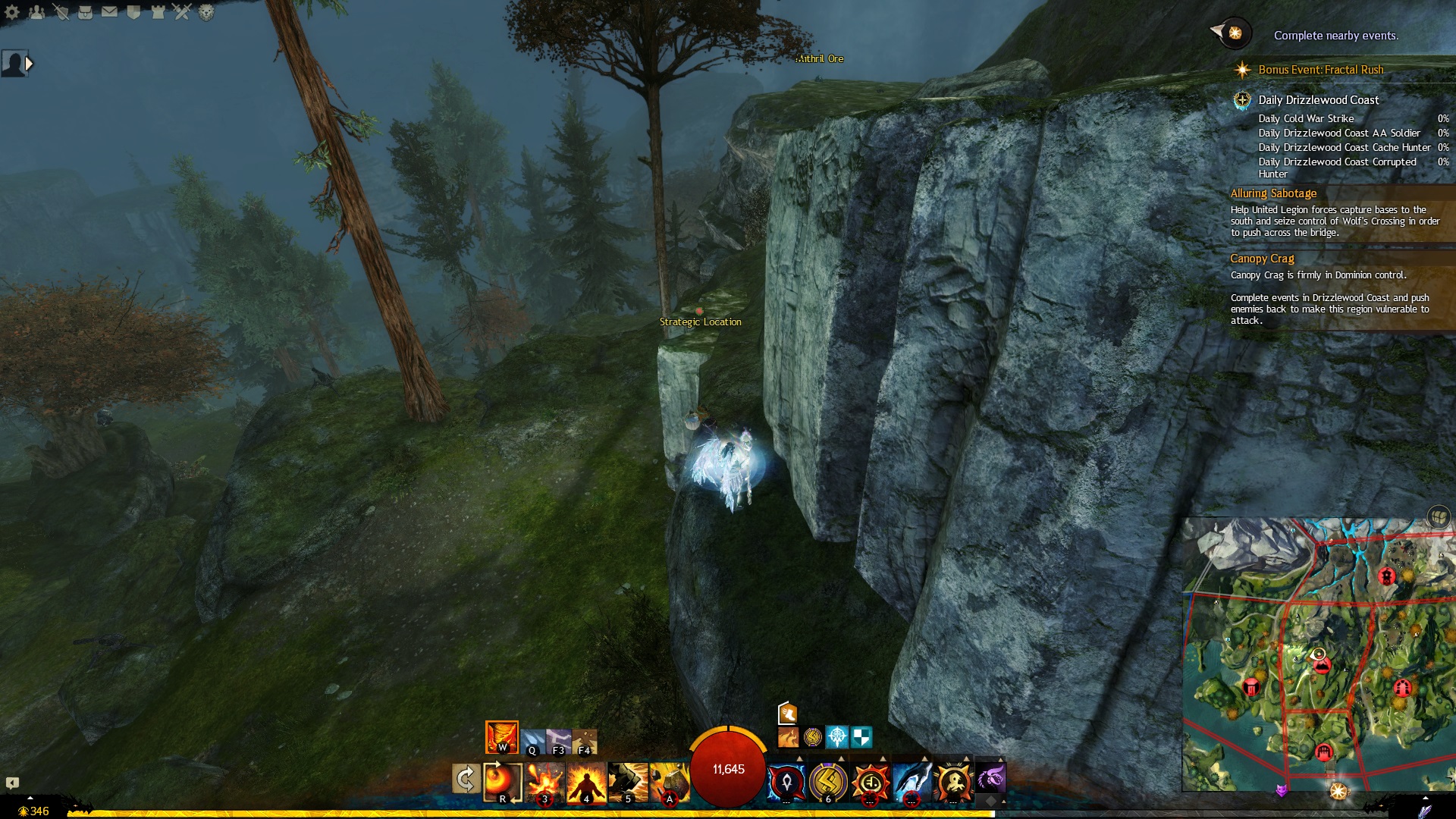Viewport: 1456px width, 819px height.
Task: Open the inventory bag icon
Action: tap(85, 12)
